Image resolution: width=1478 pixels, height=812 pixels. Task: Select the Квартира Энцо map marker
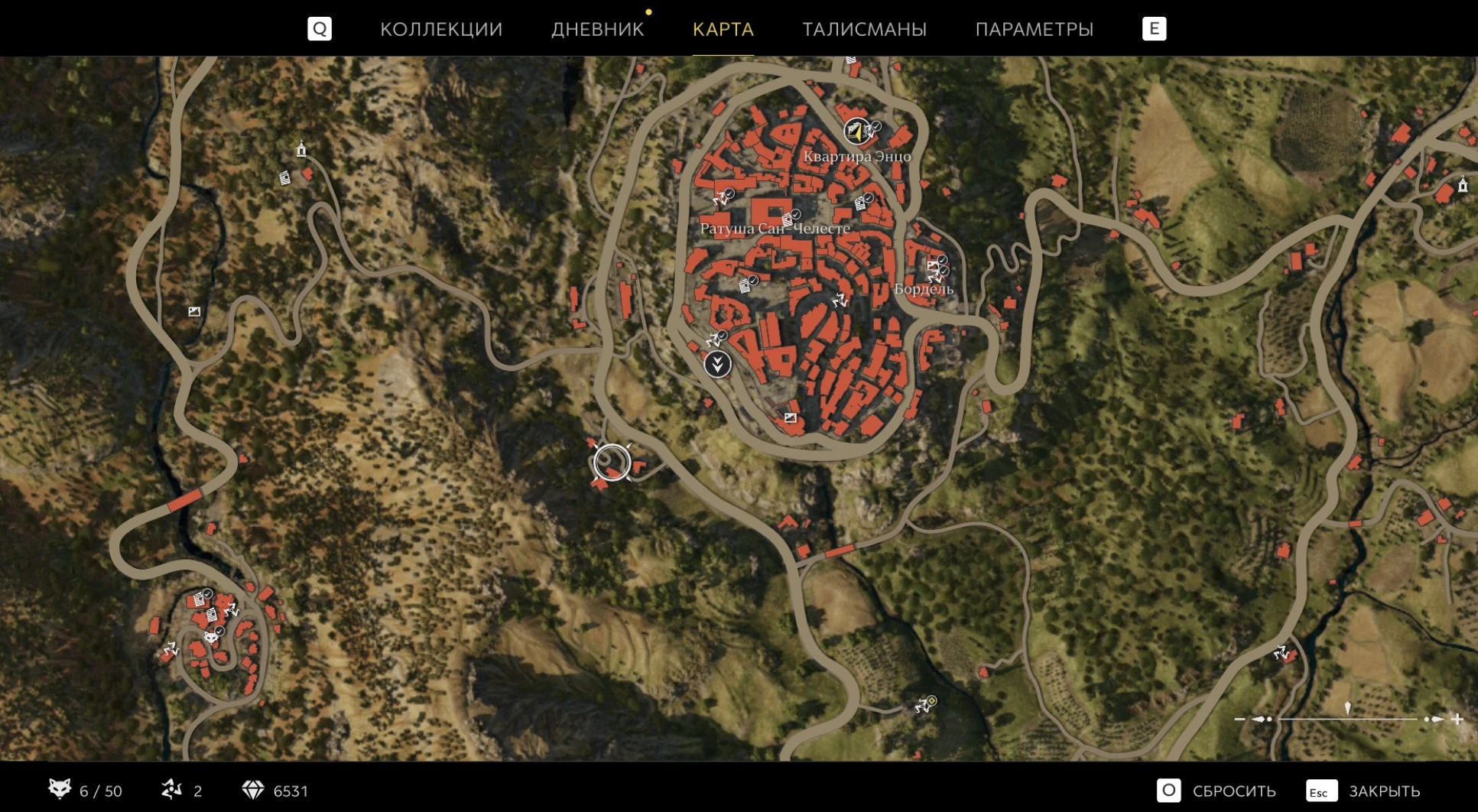(856, 132)
